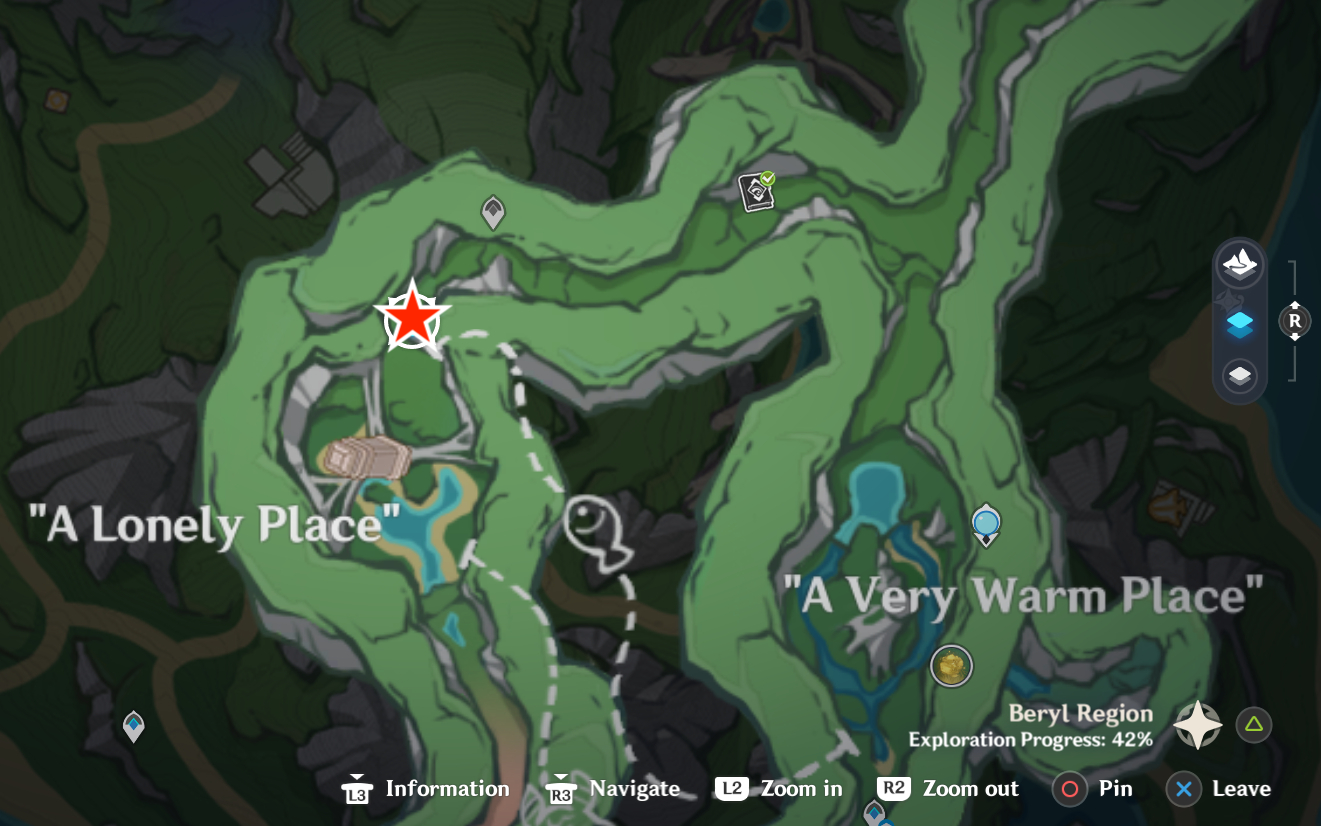Click the red star custom pin marker
The image size is (1321, 826).
(x=412, y=317)
